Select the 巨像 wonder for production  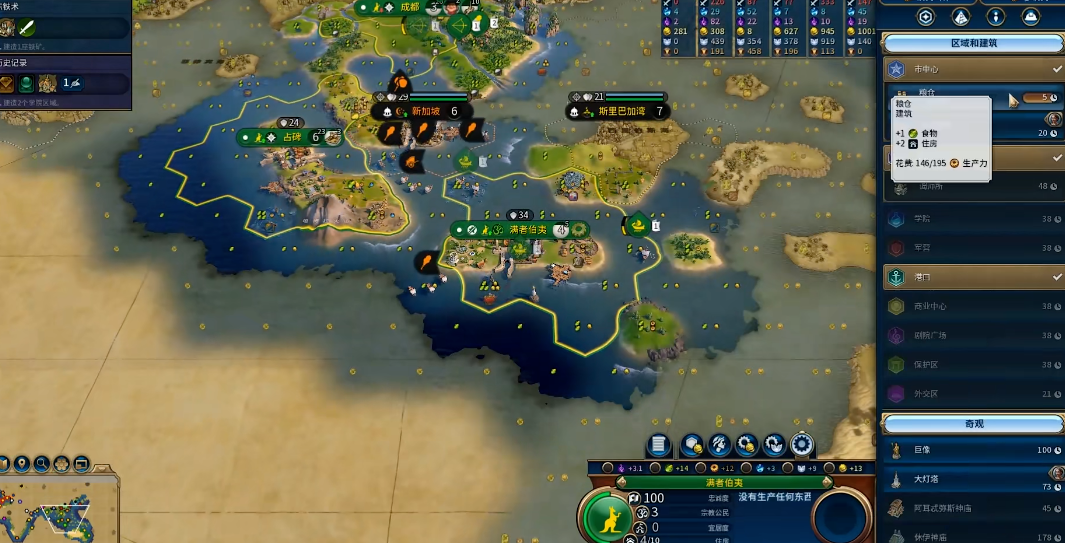pos(922,450)
